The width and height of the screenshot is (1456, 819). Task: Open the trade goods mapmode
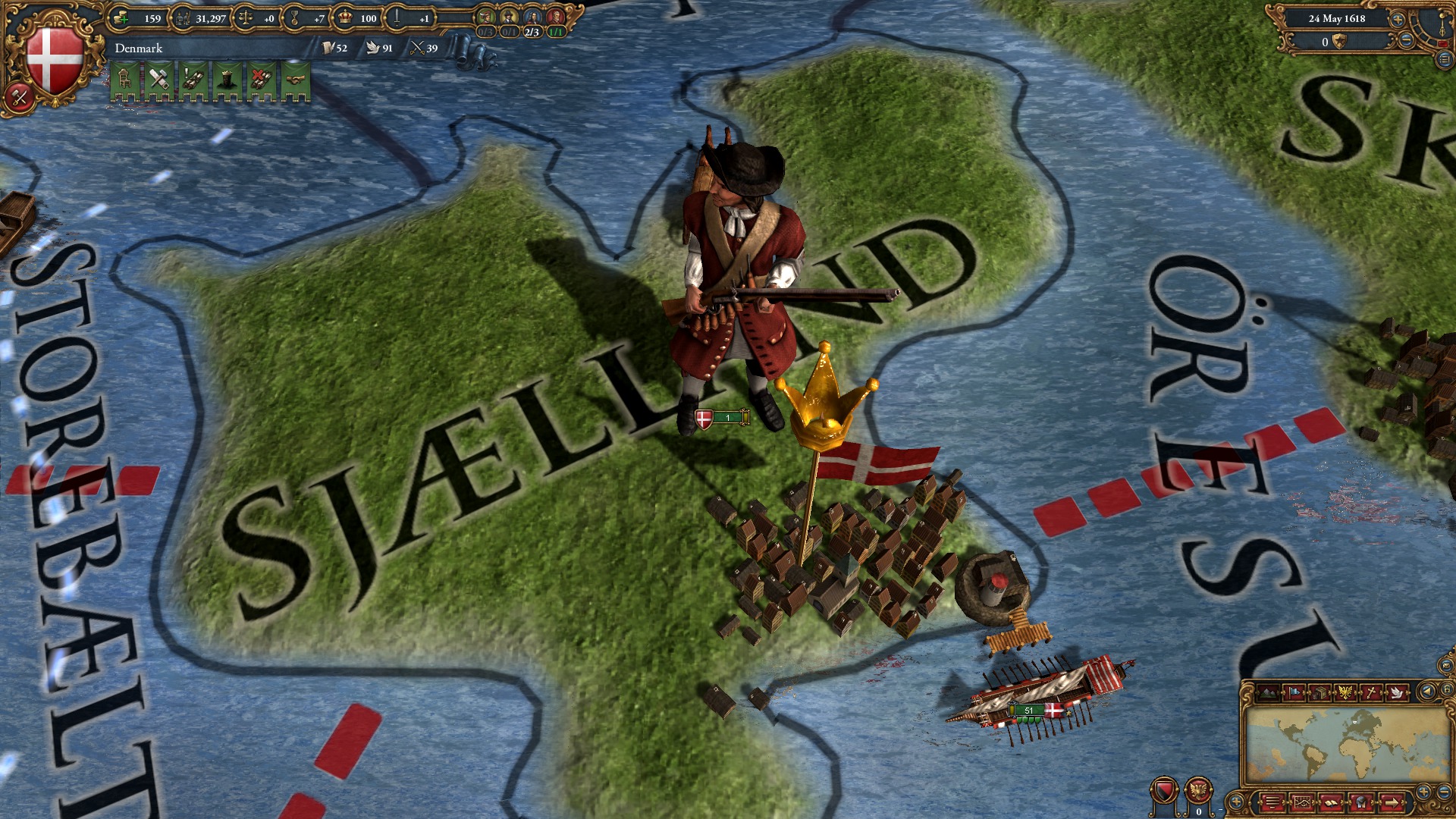pyautogui.click(x=1318, y=691)
